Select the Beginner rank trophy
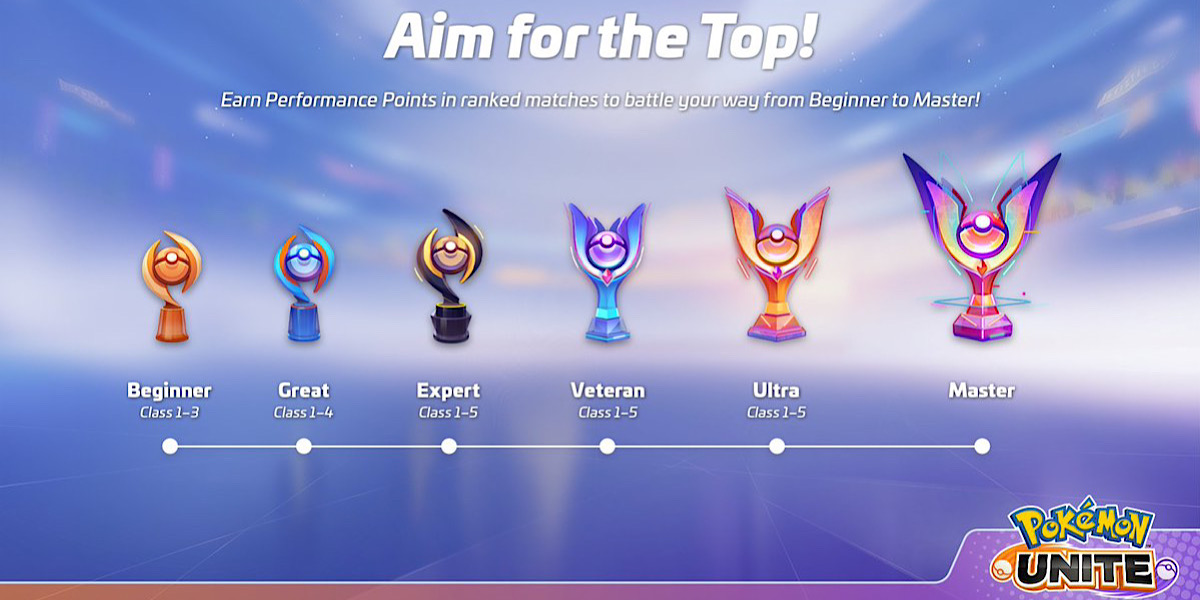Screen dimensions: 1200x600 170,288
